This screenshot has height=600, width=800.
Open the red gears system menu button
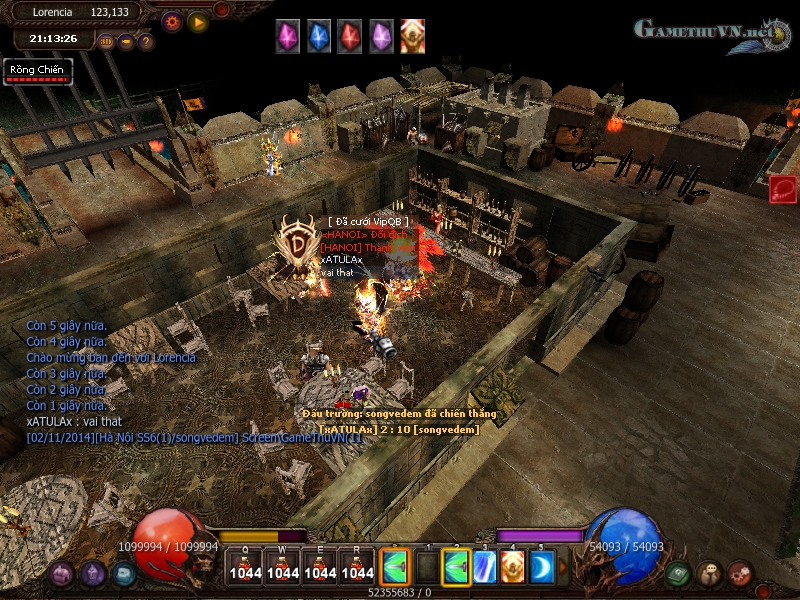[739, 573]
